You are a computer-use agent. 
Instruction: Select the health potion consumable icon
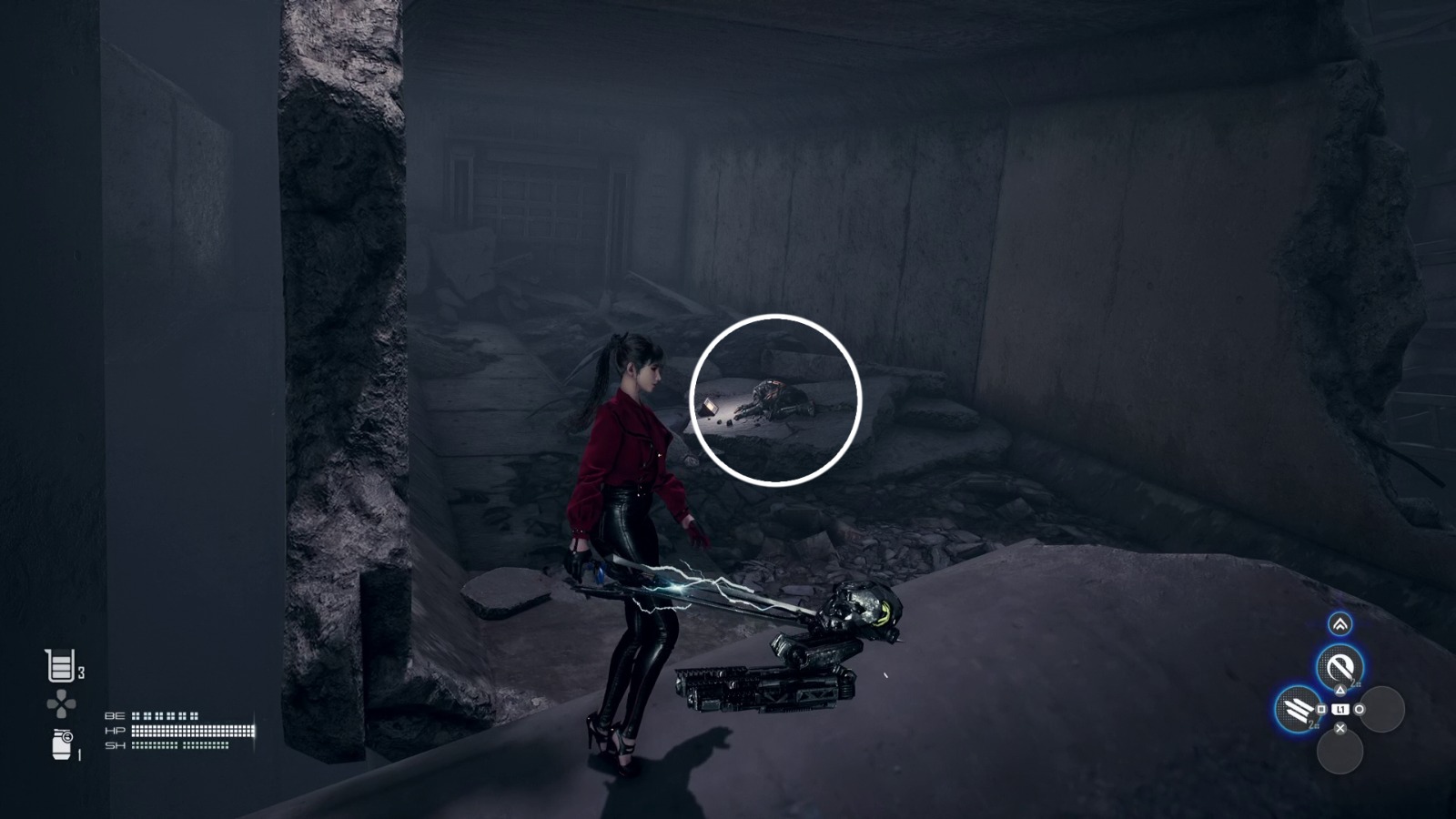tap(59, 664)
